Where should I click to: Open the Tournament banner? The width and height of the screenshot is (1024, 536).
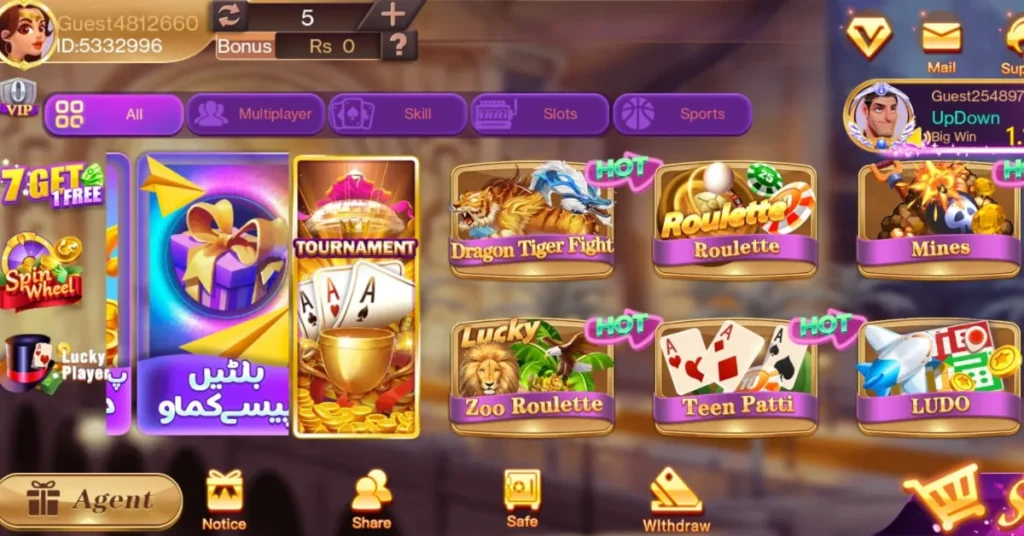point(356,297)
